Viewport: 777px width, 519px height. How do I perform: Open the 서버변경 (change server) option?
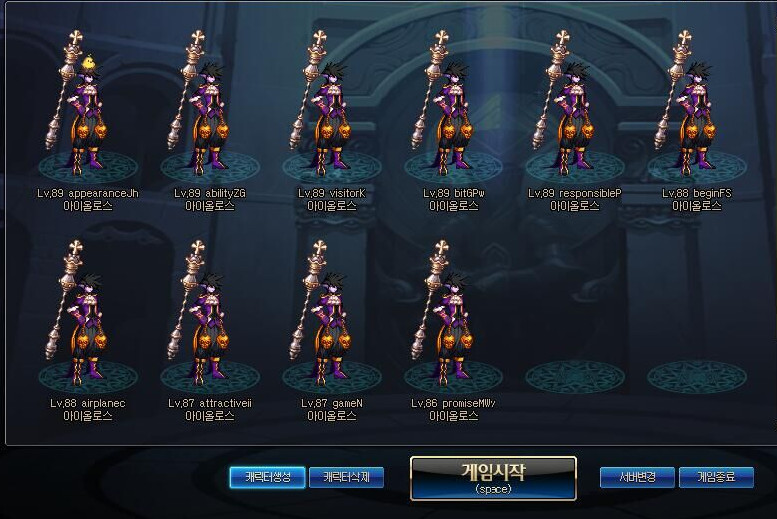click(637, 478)
